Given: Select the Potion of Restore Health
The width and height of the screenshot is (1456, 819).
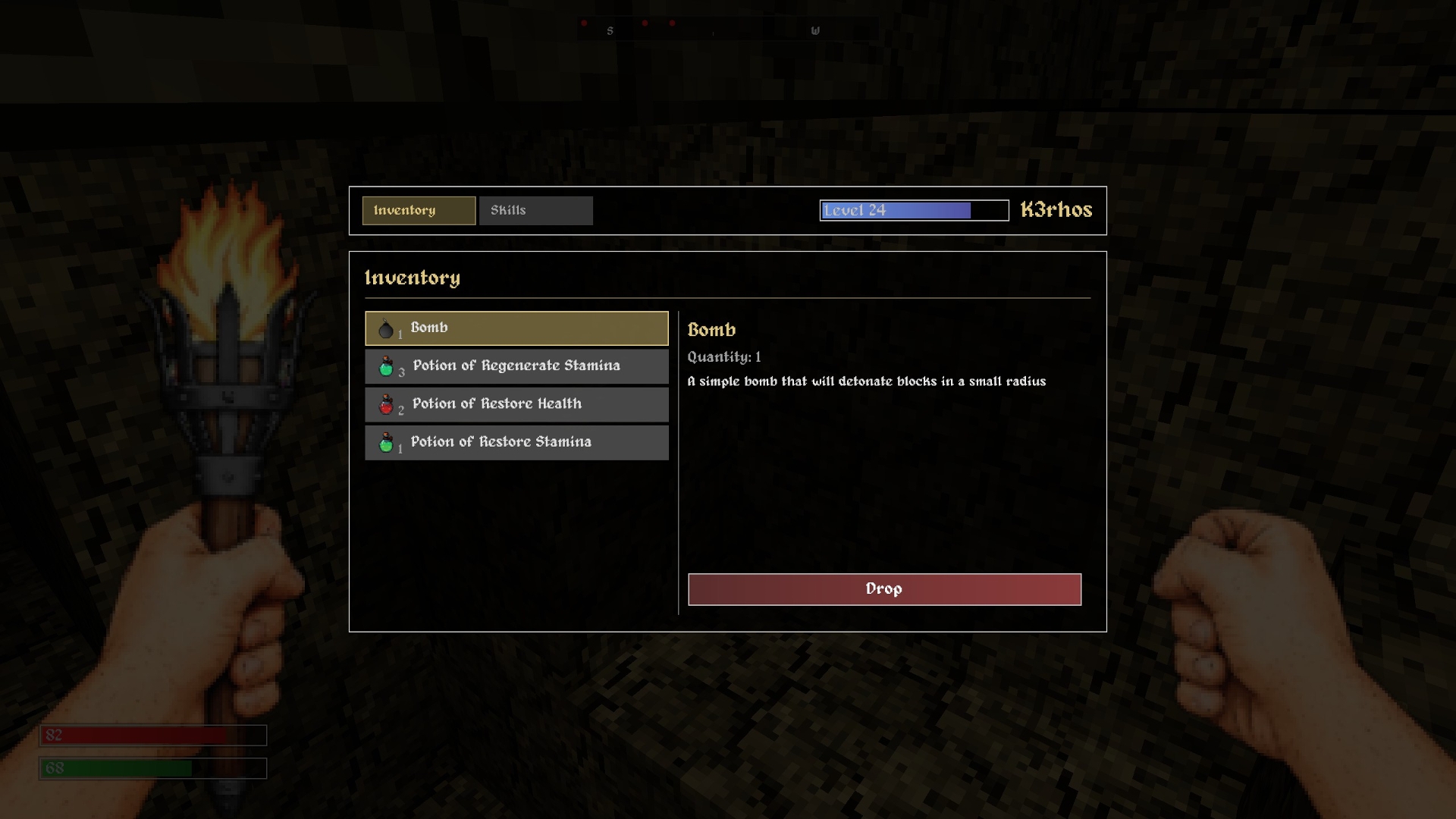Looking at the screenshot, I should click(x=516, y=404).
